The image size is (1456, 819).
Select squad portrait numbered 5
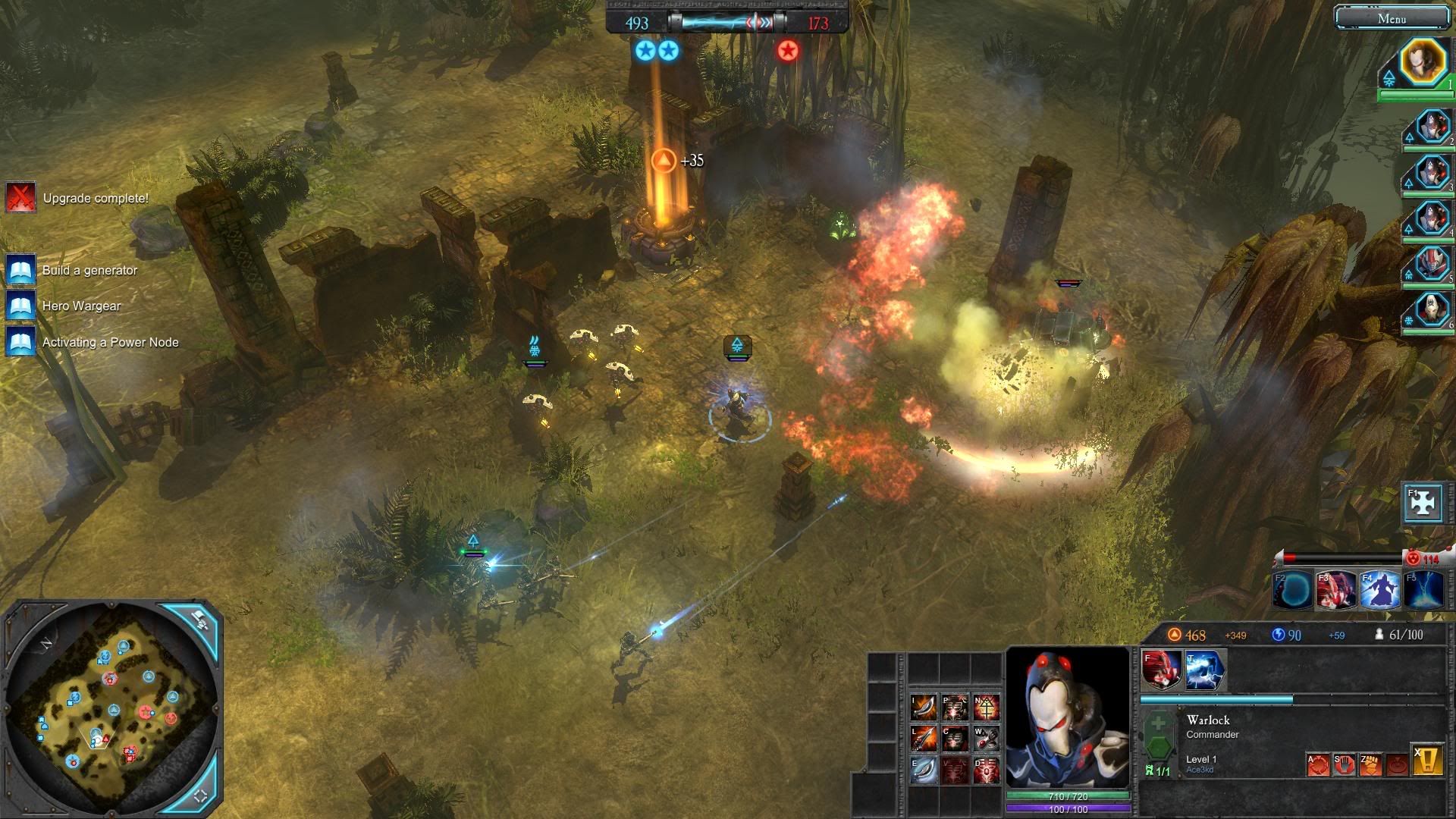(x=1432, y=264)
